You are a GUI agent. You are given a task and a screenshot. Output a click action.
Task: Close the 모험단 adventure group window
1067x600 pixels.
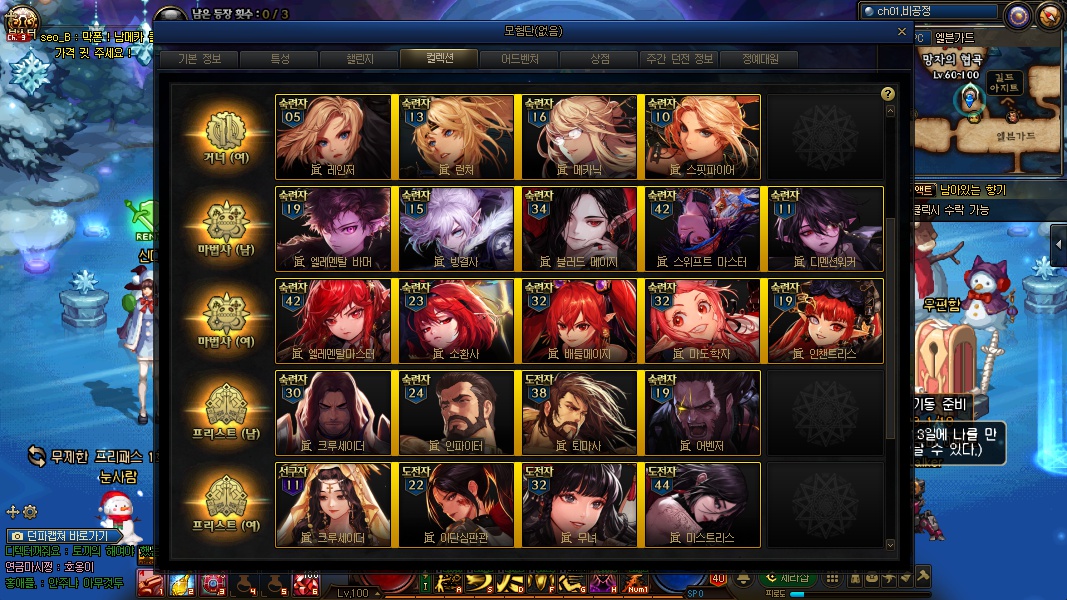pyautogui.click(x=903, y=32)
